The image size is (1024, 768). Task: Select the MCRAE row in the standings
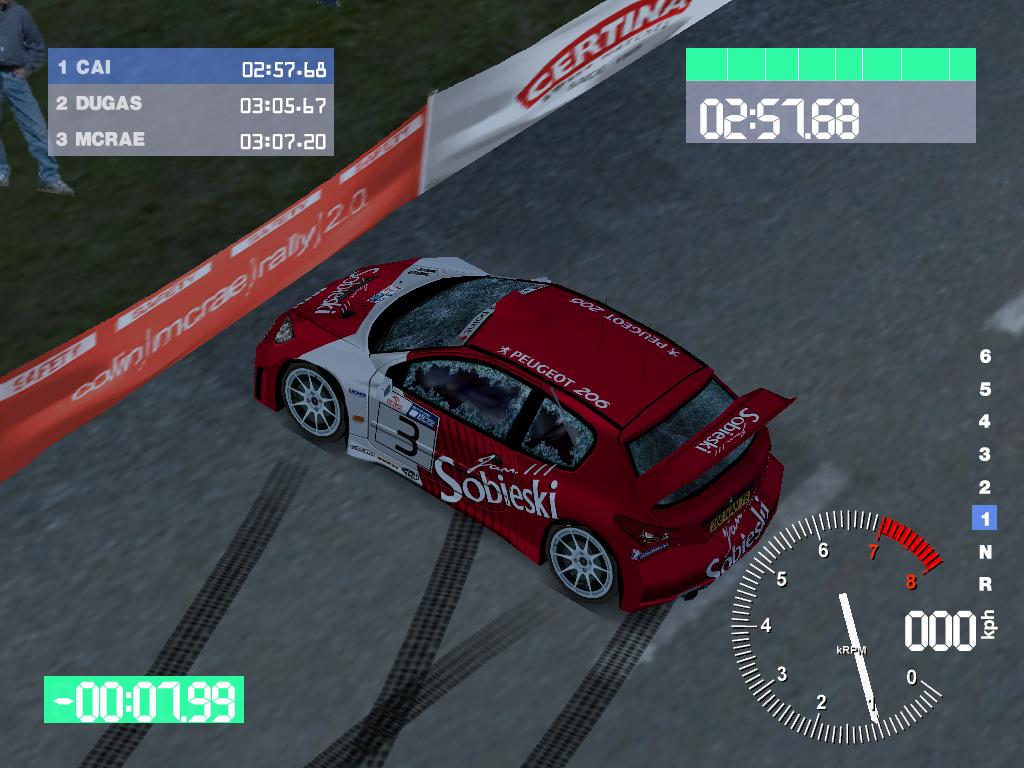point(190,139)
